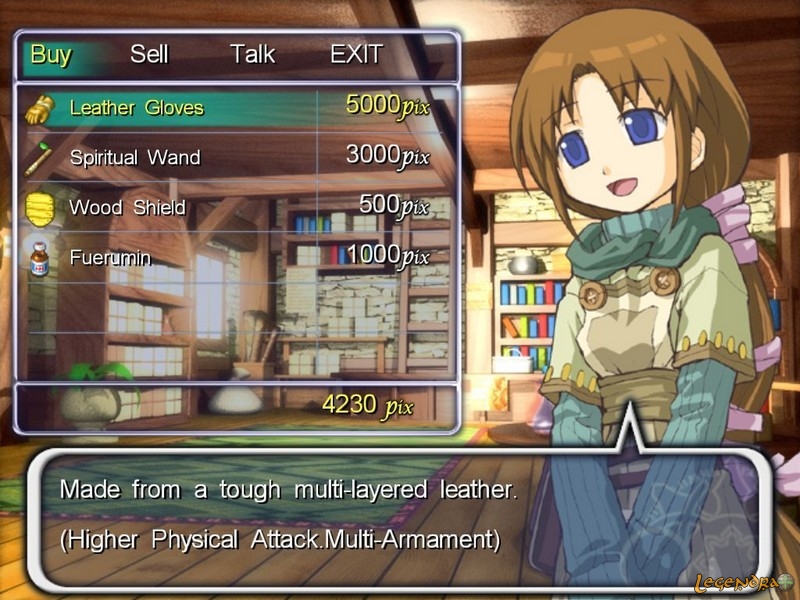
Task: Switch to the Buy tab
Action: 51,54
